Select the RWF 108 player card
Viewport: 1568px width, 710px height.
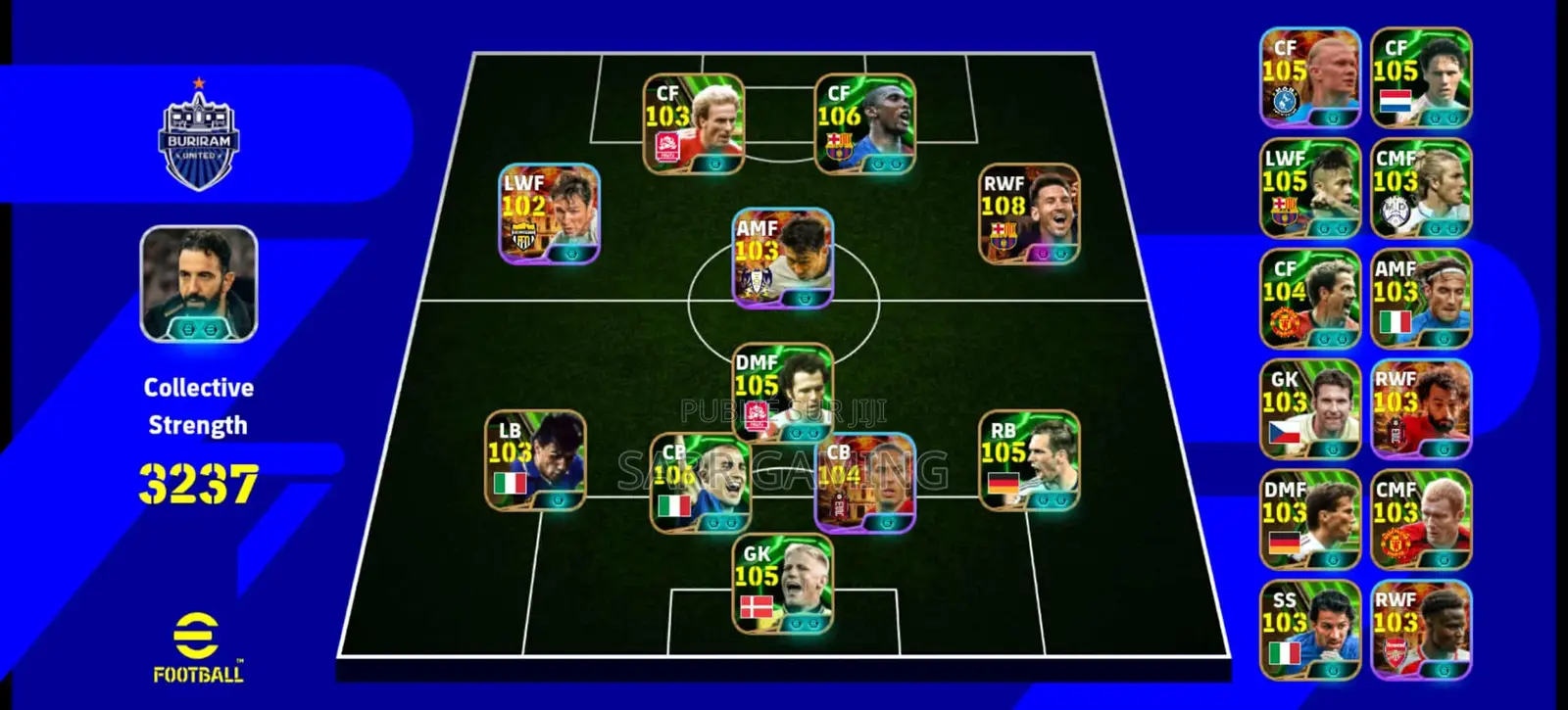coord(1030,213)
